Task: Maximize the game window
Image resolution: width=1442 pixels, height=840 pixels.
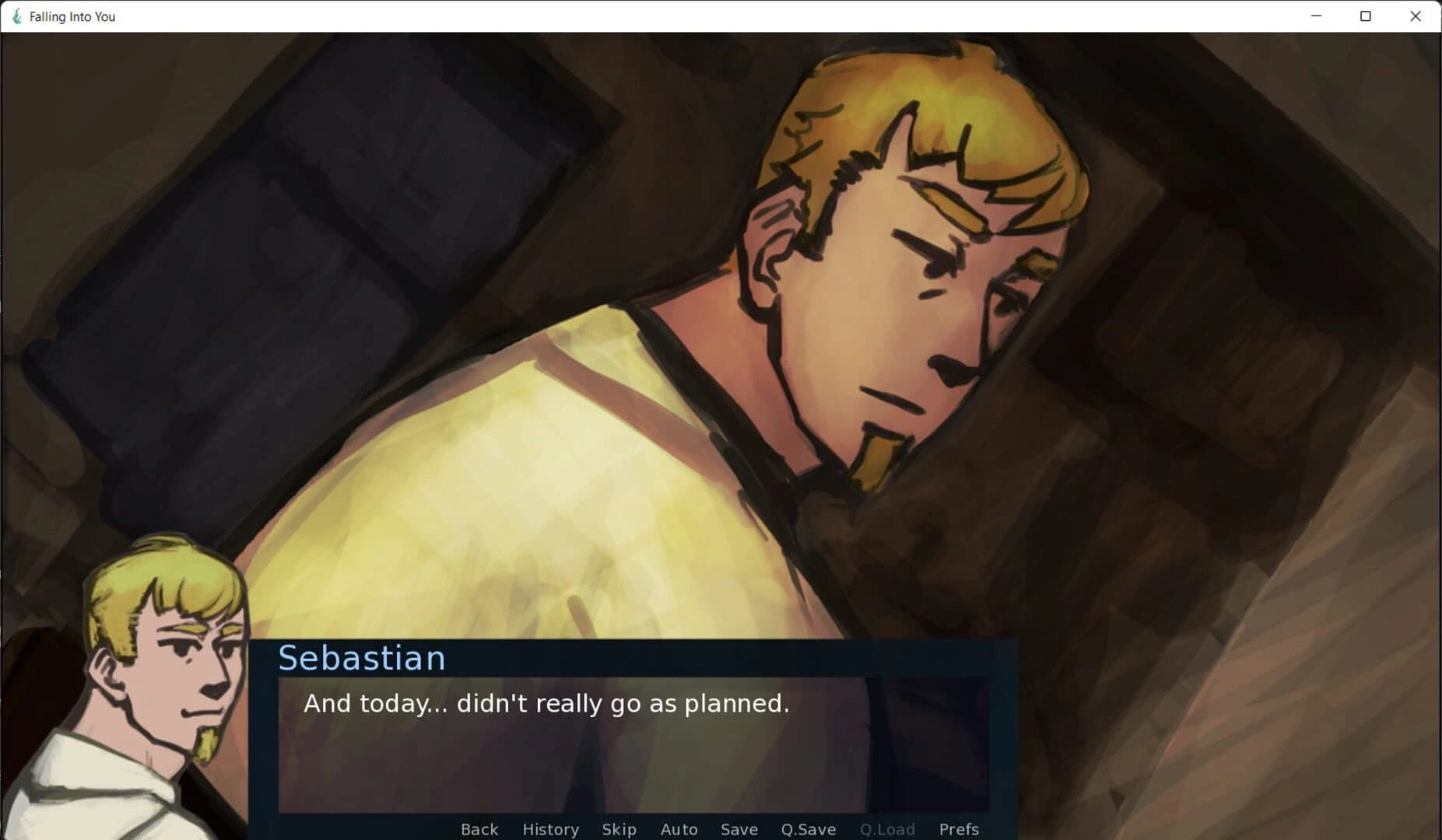Action: 1366,16
